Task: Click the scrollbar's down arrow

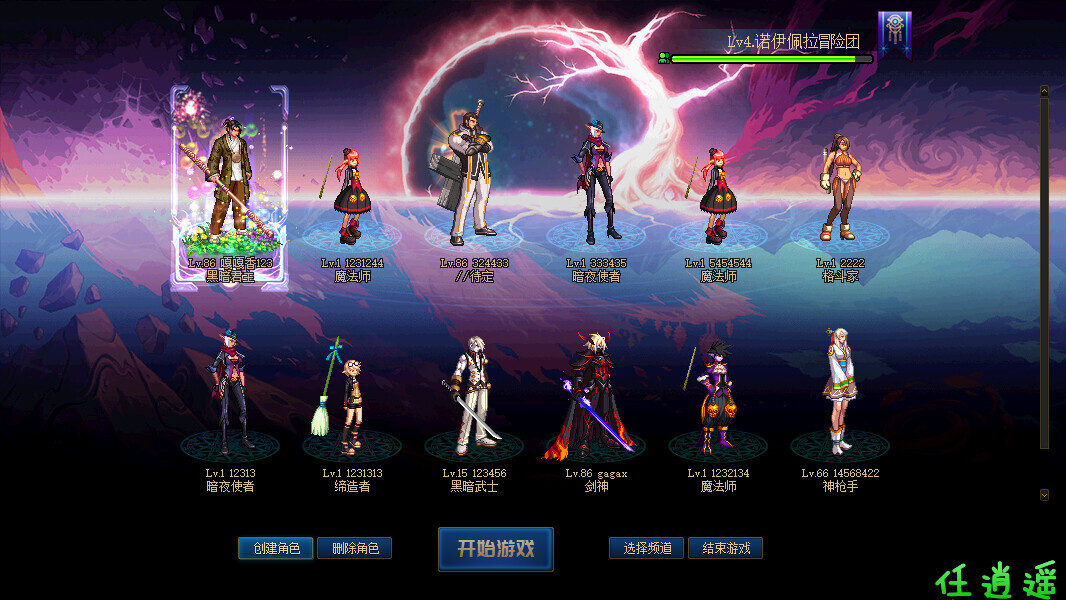Action: [x=1044, y=494]
